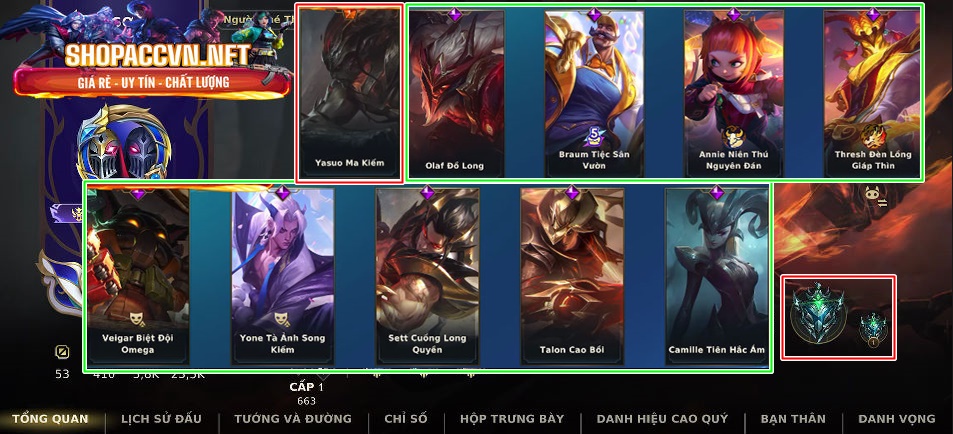Open the Lịch Sử Đấu tab
Image resolution: width=953 pixels, height=434 pixels.
tap(161, 419)
